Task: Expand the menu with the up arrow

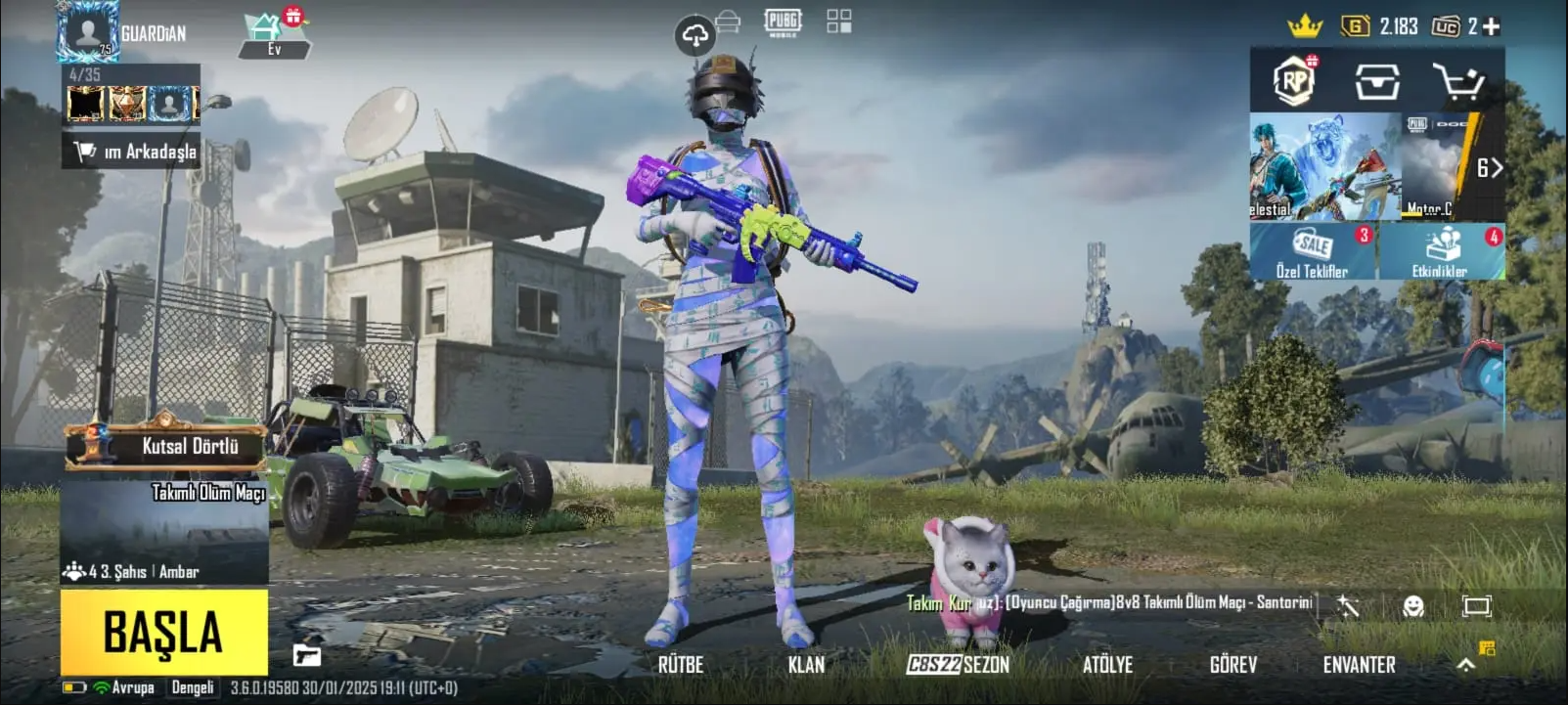Action: pos(1465,665)
